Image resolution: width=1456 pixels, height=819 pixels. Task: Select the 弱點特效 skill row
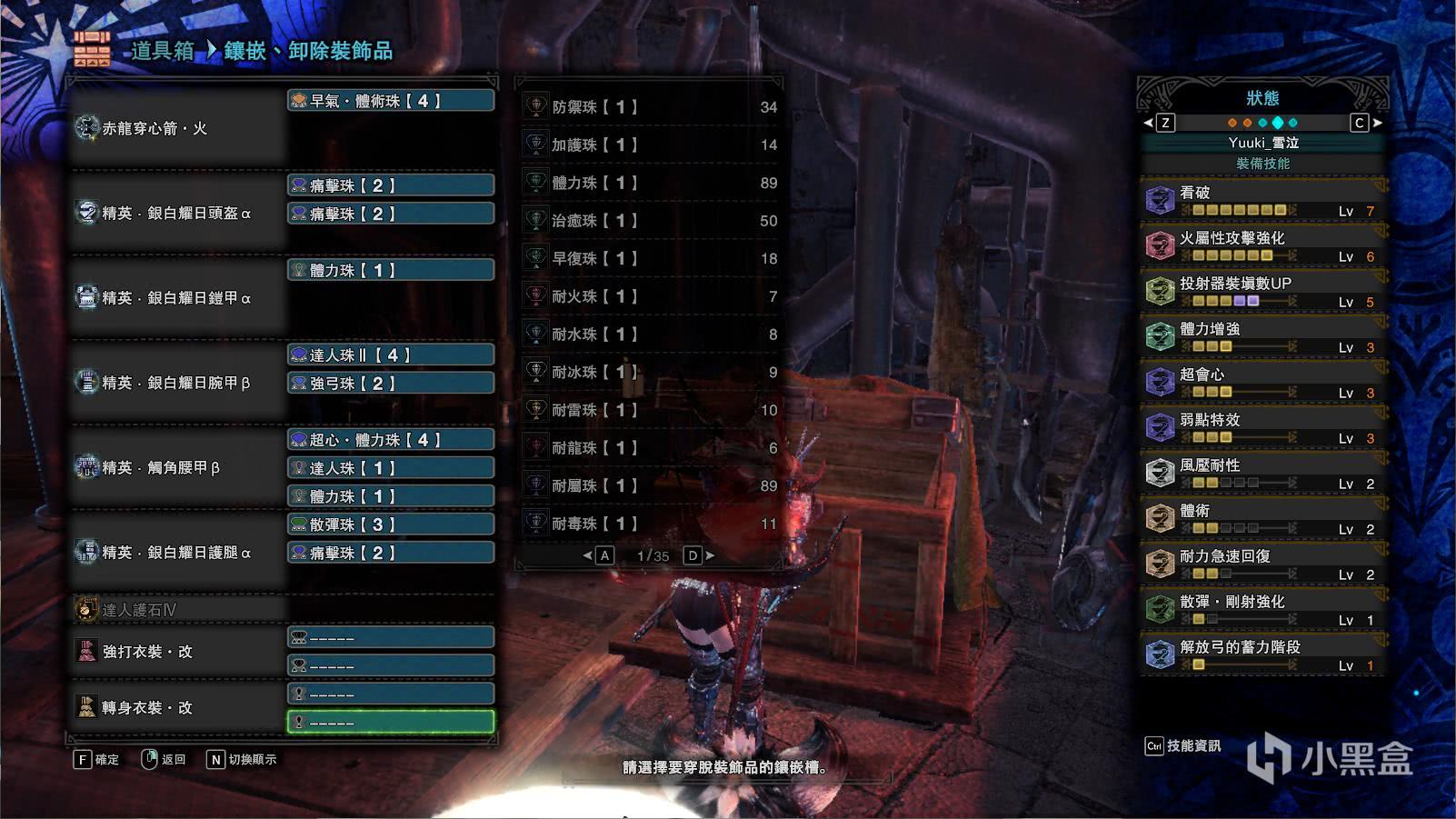(1262, 427)
